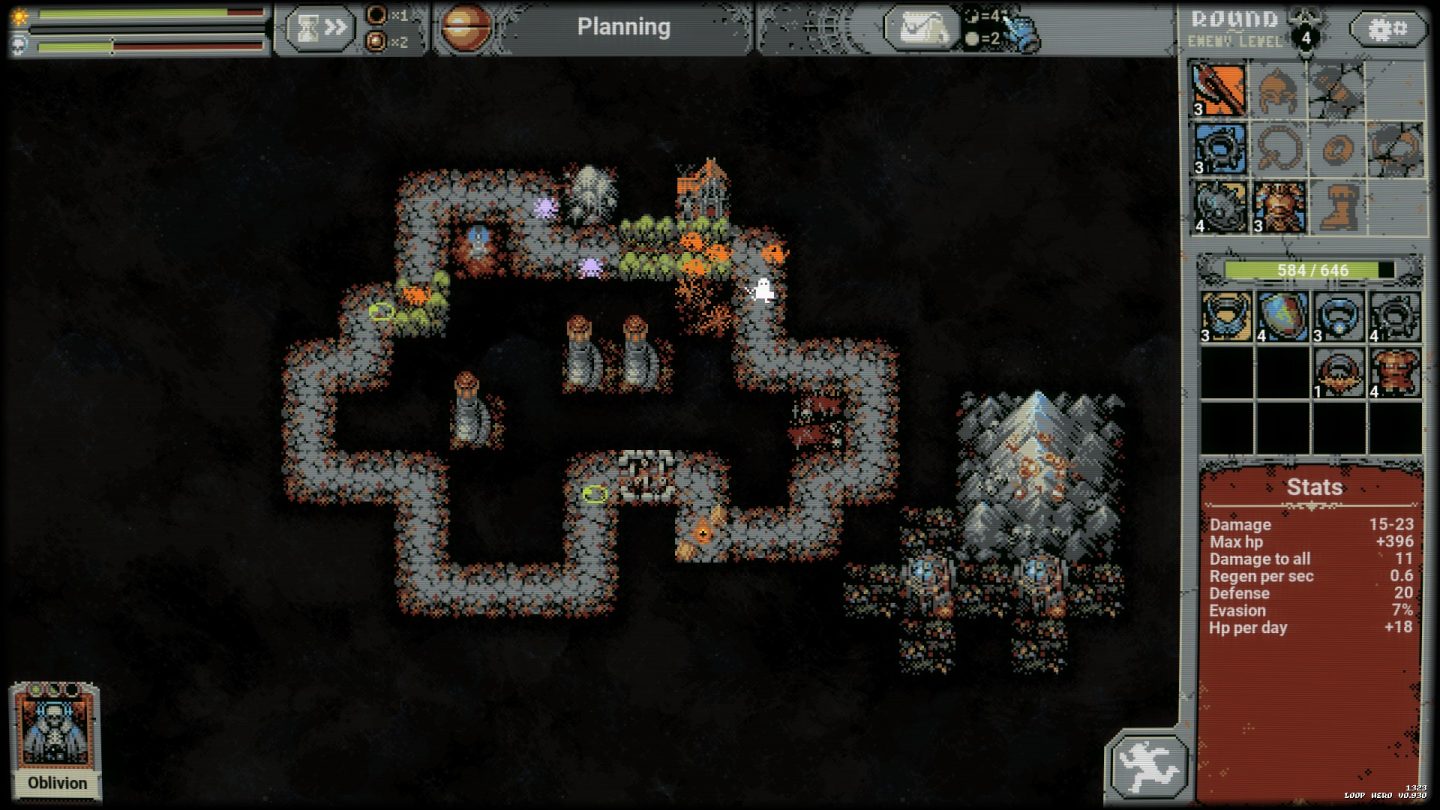Pick the blue-yellow shield in inventory
Image resolution: width=1440 pixels, height=810 pixels.
tap(1283, 316)
